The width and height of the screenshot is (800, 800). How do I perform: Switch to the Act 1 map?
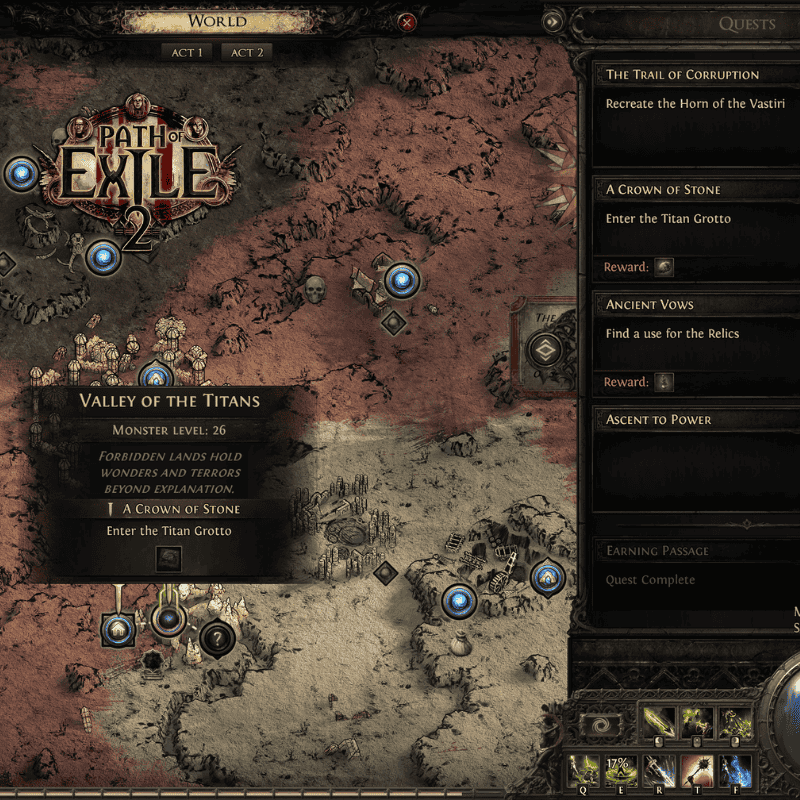point(186,52)
